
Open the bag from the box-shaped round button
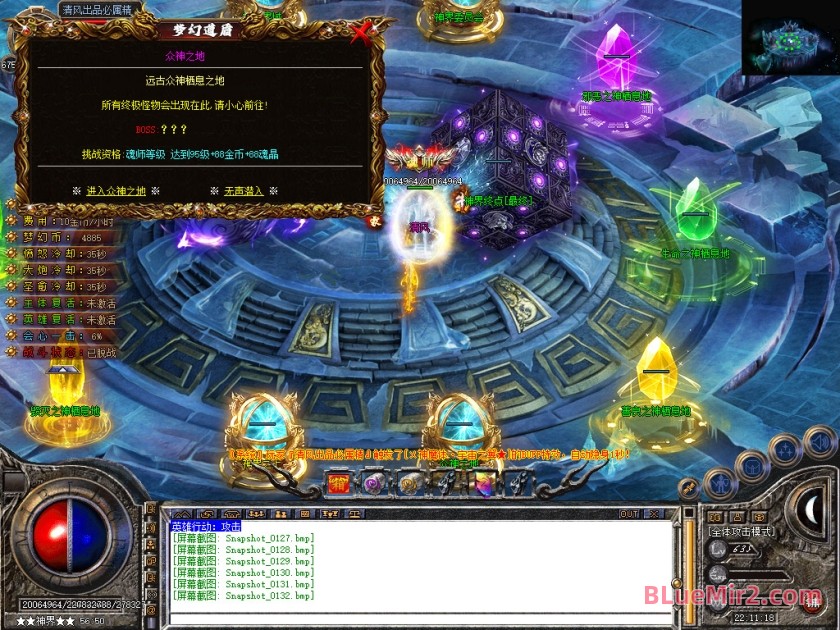[x=751, y=467]
